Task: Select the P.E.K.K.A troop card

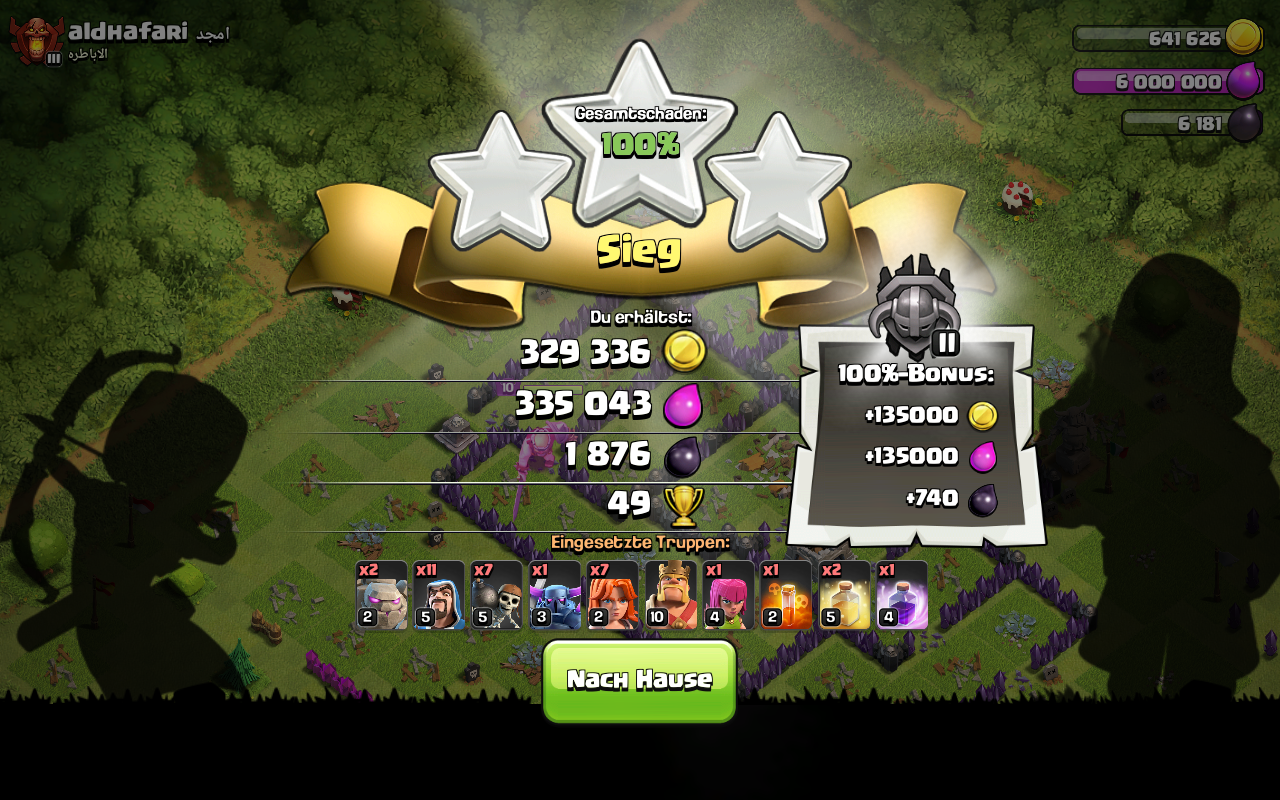Action: tap(555, 595)
